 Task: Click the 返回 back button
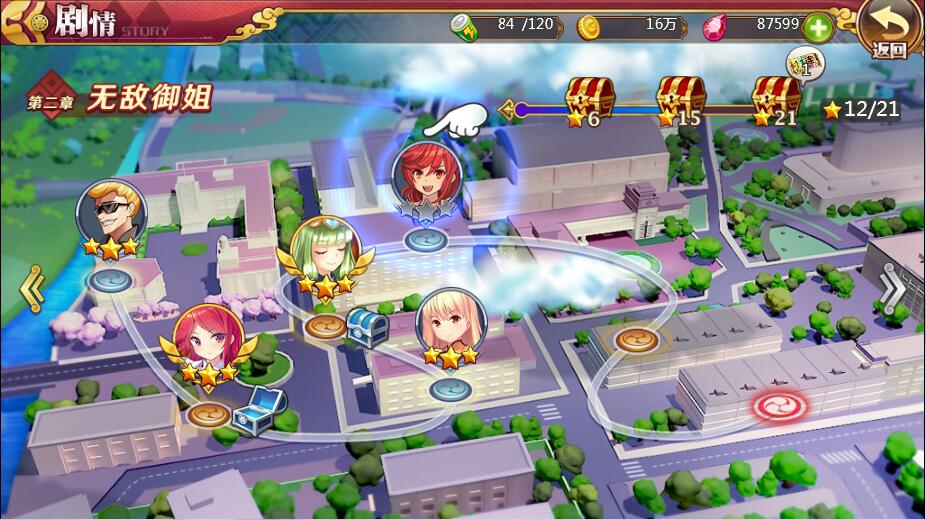(889, 29)
